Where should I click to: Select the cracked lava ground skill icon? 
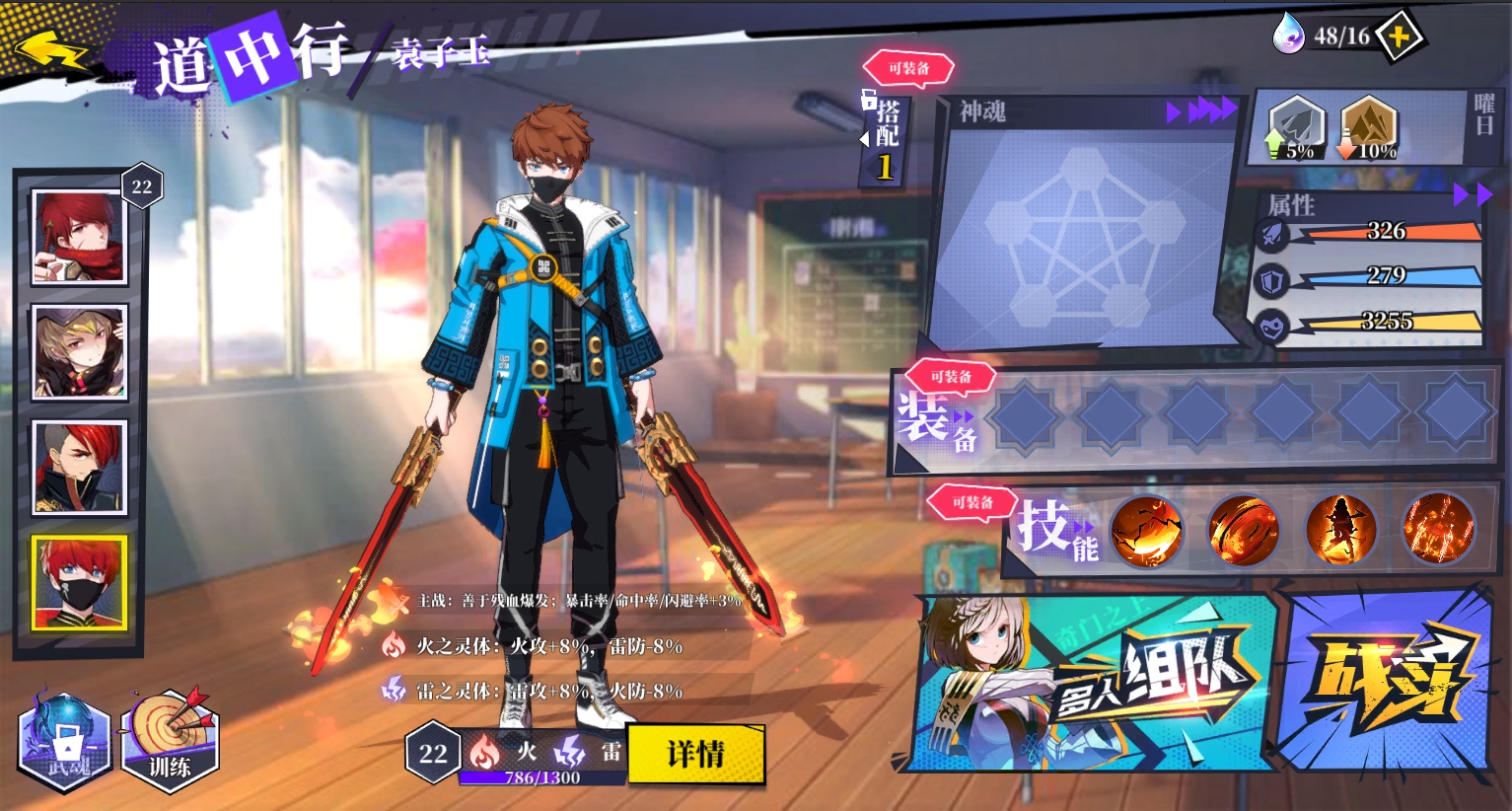[x=1146, y=531]
